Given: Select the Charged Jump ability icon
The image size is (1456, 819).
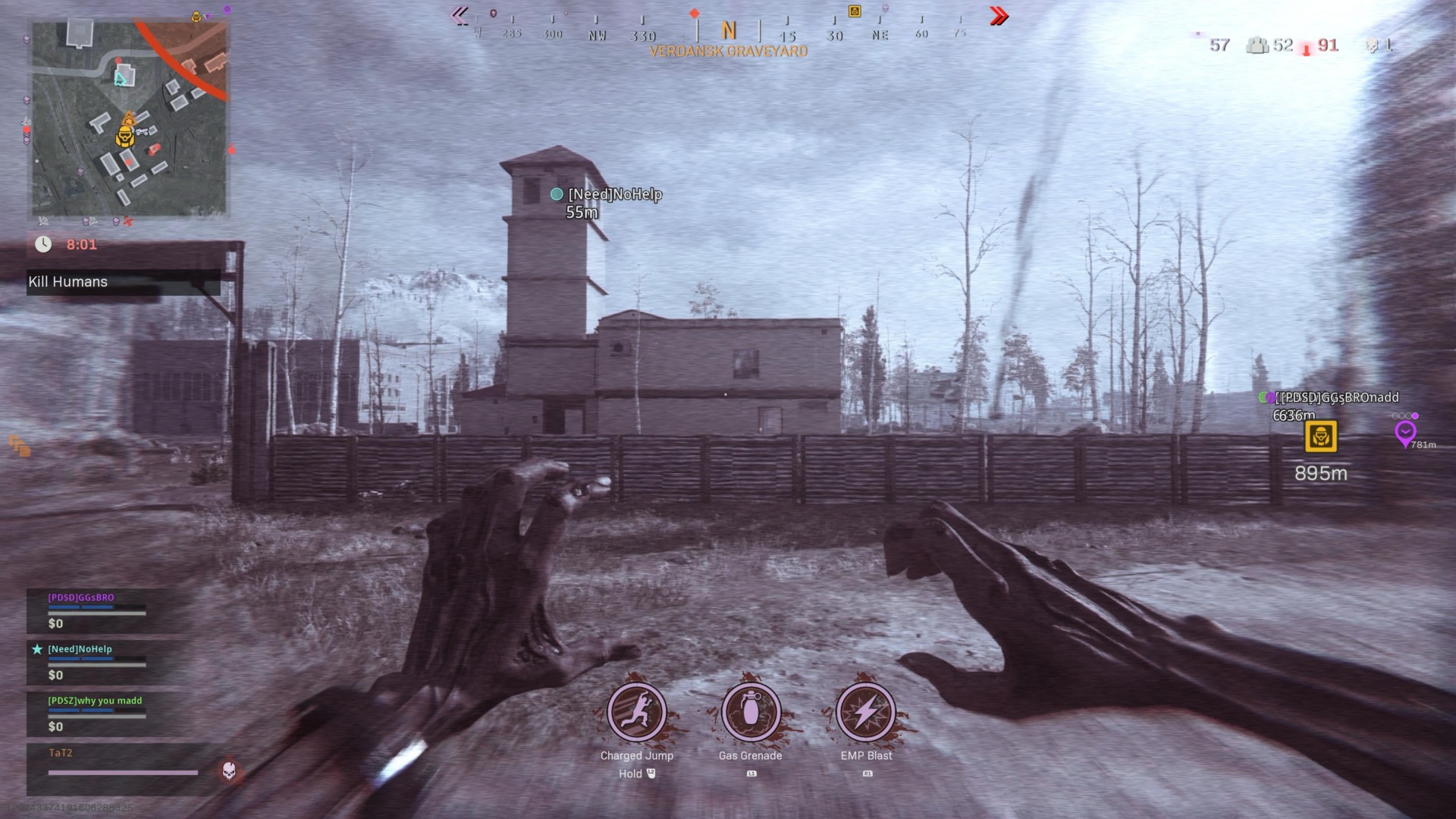Looking at the screenshot, I should click(637, 713).
